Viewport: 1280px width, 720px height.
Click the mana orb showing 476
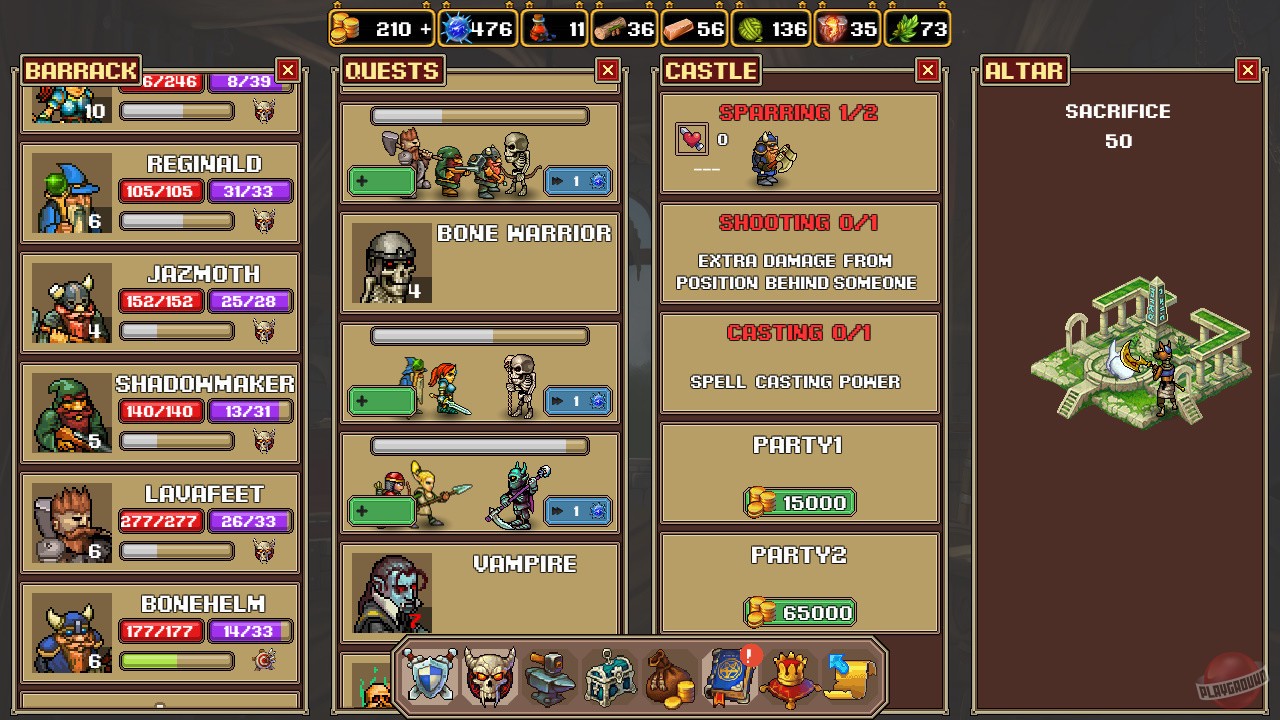click(x=478, y=29)
